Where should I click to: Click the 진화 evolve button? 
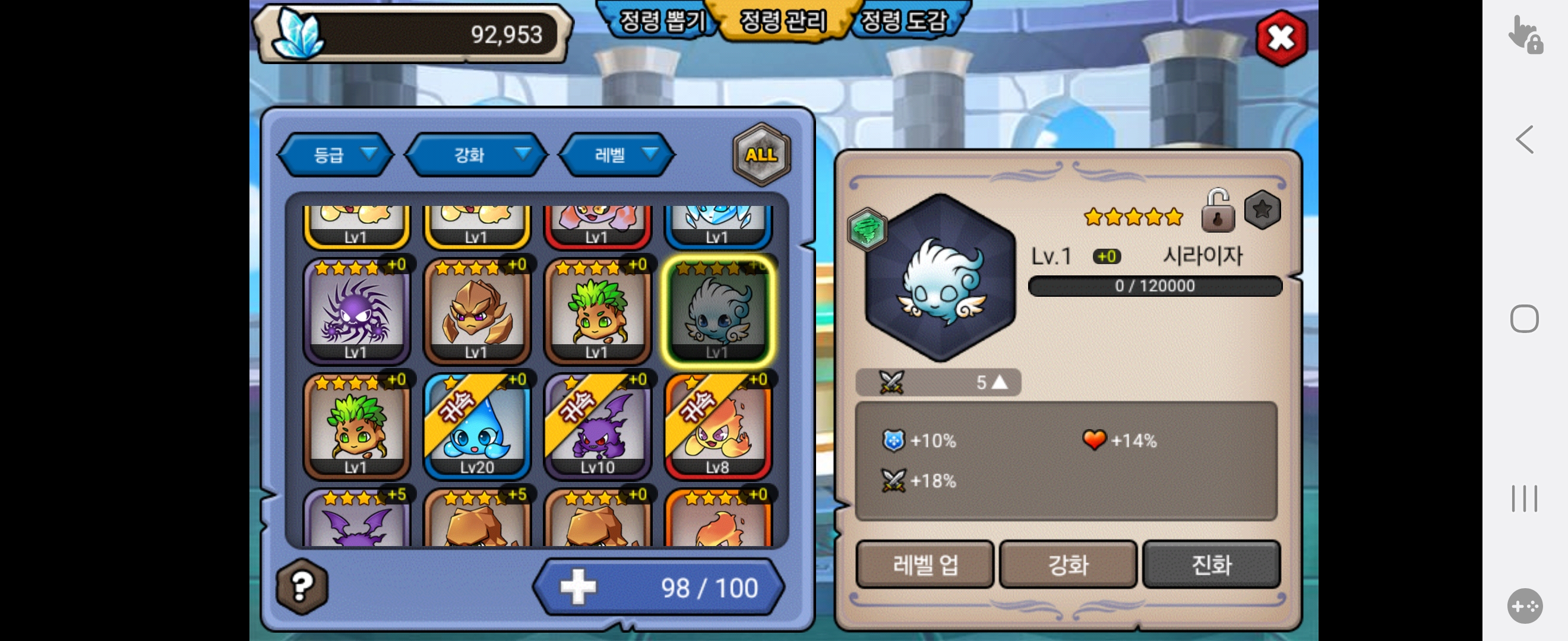click(x=1211, y=565)
